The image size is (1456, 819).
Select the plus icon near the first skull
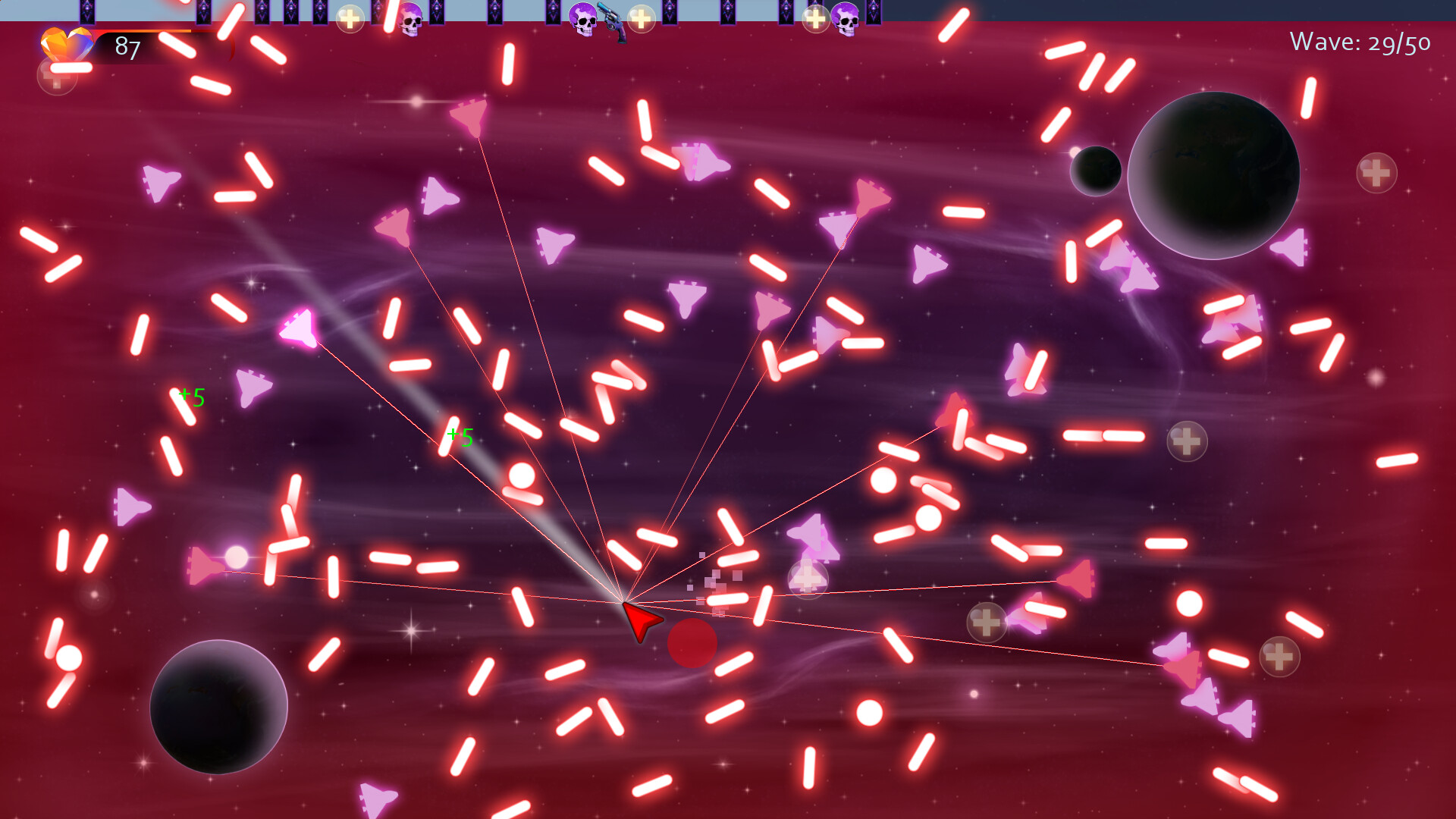click(x=350, y=19)
